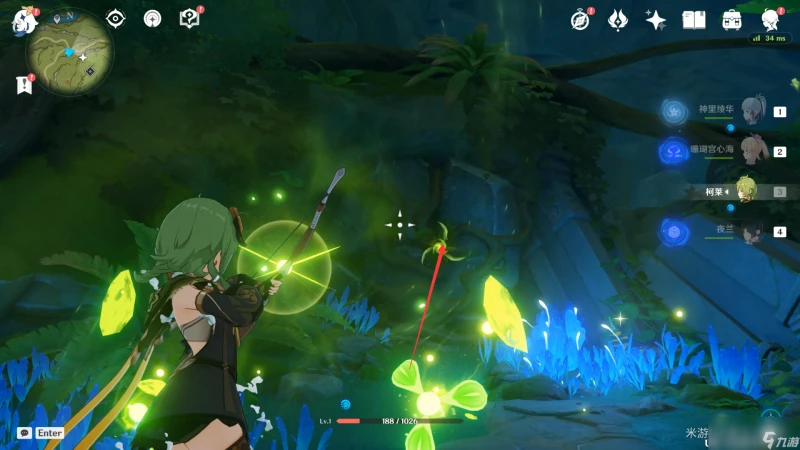The width and height of the screenshot is (800, 450).
Task: Open the backpack inventory icon
Action: point(731,20)
